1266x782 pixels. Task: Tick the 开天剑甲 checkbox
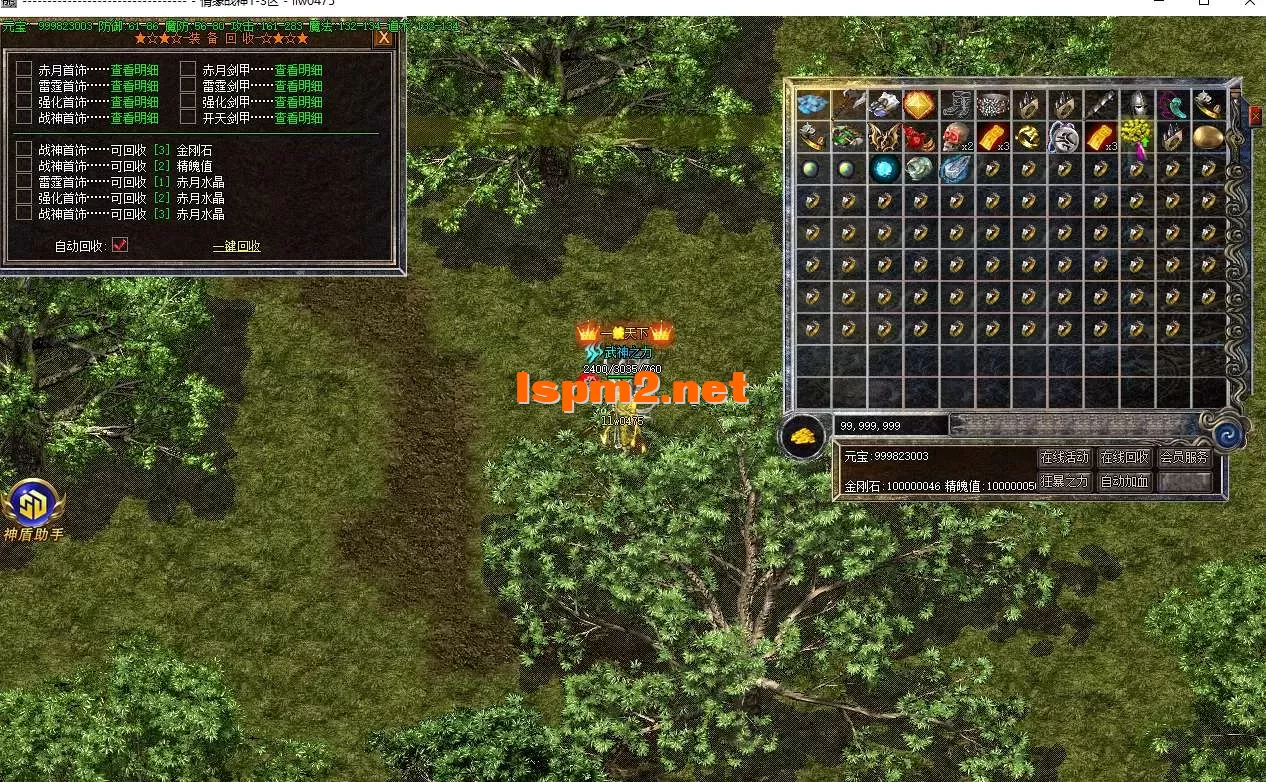click(x=188, y=117)
